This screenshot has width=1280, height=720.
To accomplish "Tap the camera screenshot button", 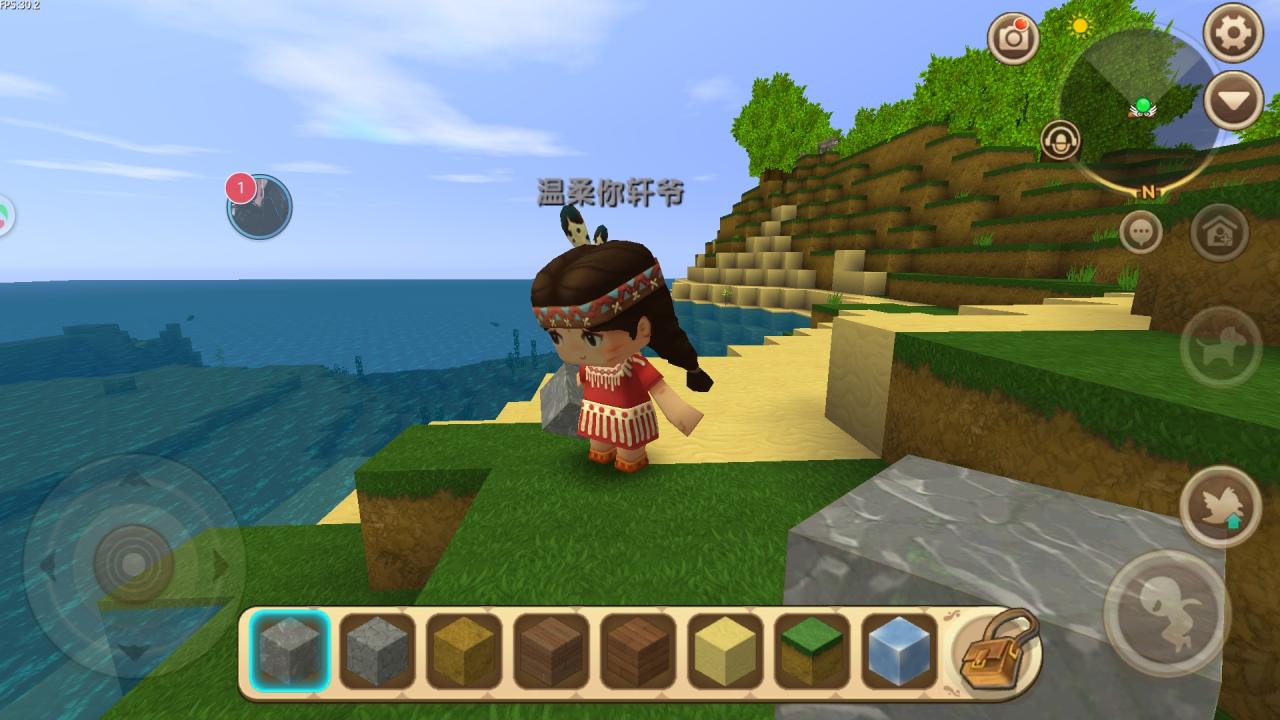I will pos(1013,39).
